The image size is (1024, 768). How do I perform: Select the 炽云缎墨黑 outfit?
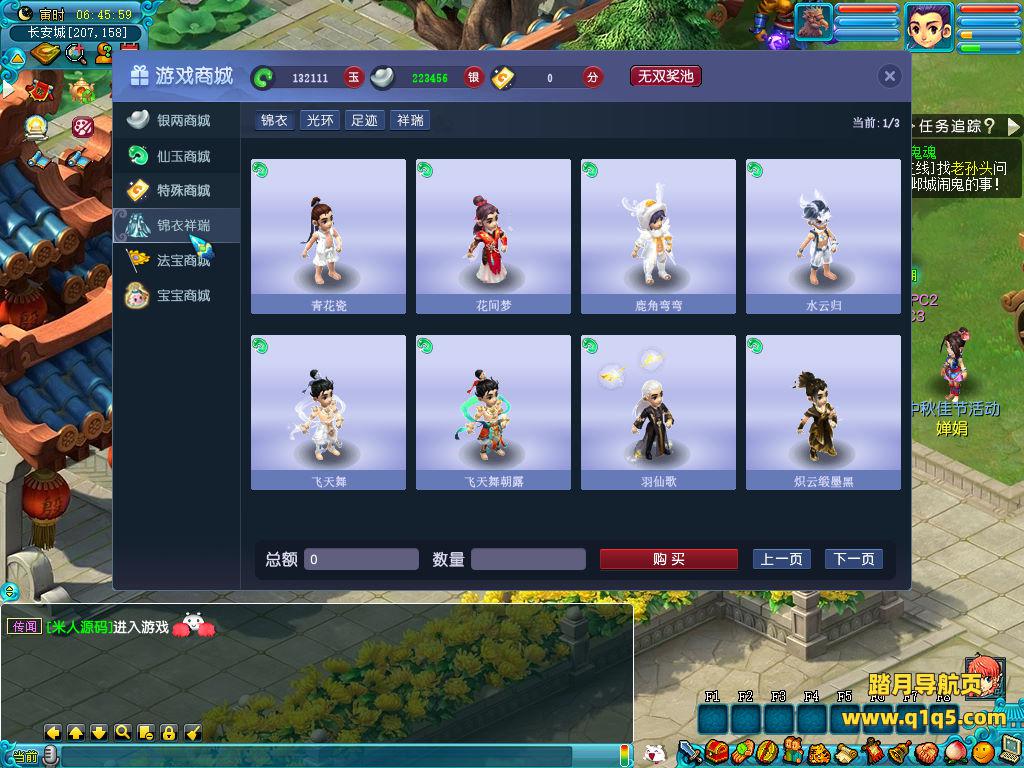823,412
